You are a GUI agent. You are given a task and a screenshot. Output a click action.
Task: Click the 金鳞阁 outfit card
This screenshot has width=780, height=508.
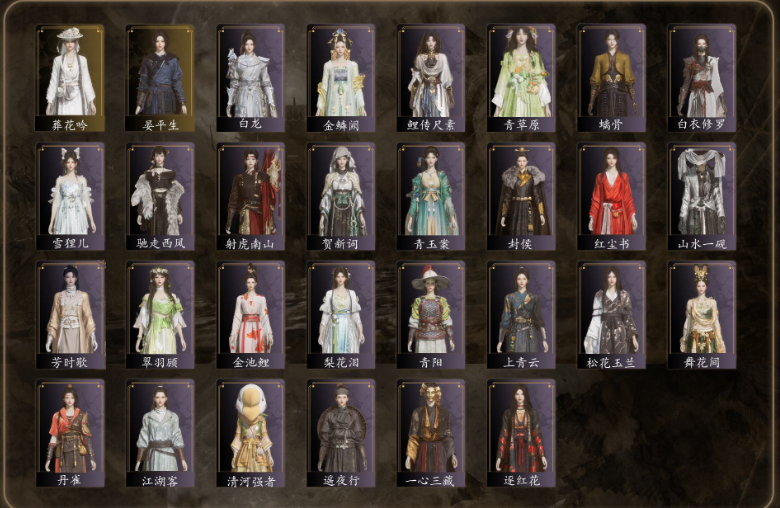341,78
